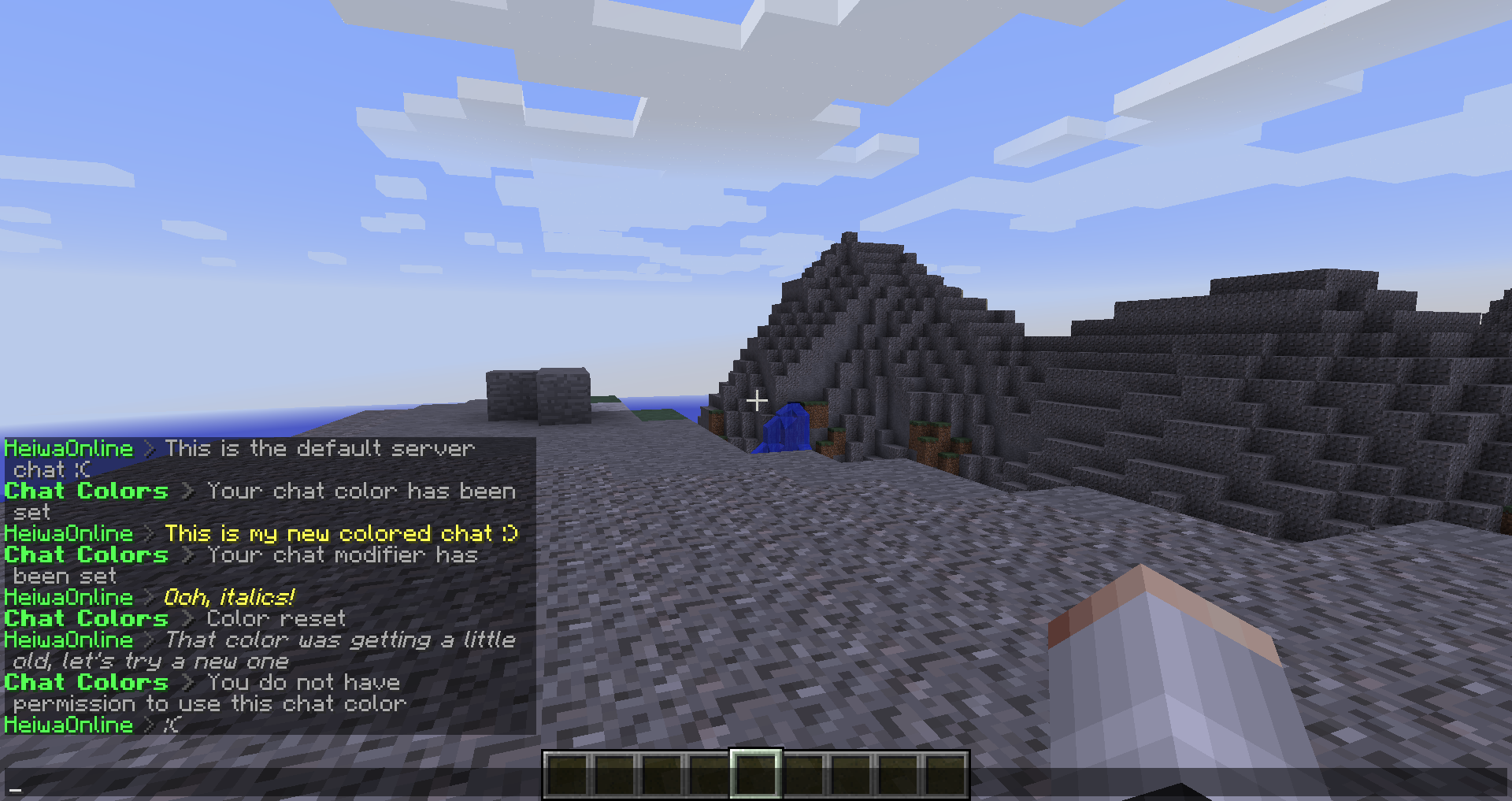This screenshot has width=1512, height=801.
Task: Click the Chat Colors plugin name in chat
Action: tap(86, 491)
